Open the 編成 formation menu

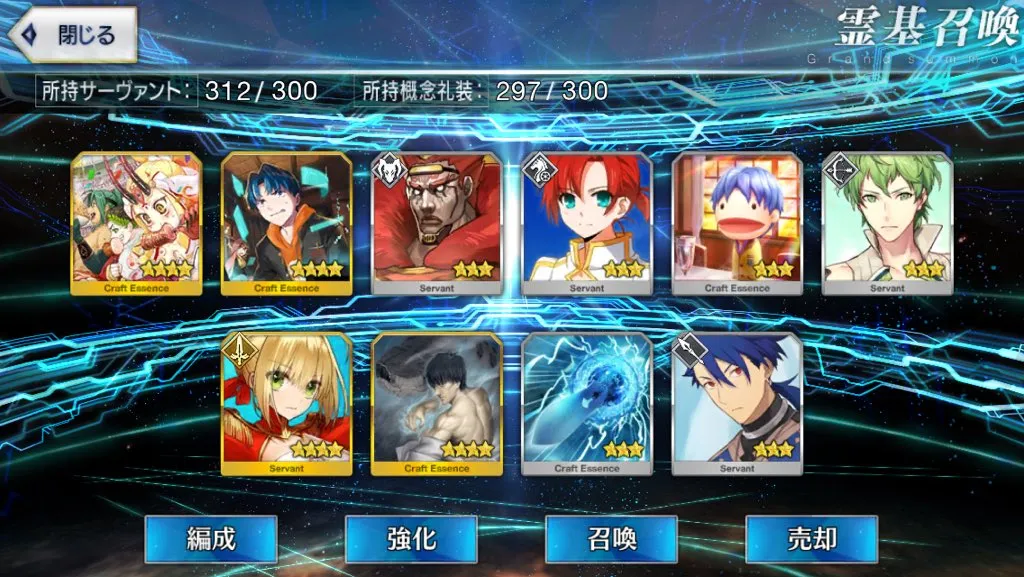tap(211, 540)
